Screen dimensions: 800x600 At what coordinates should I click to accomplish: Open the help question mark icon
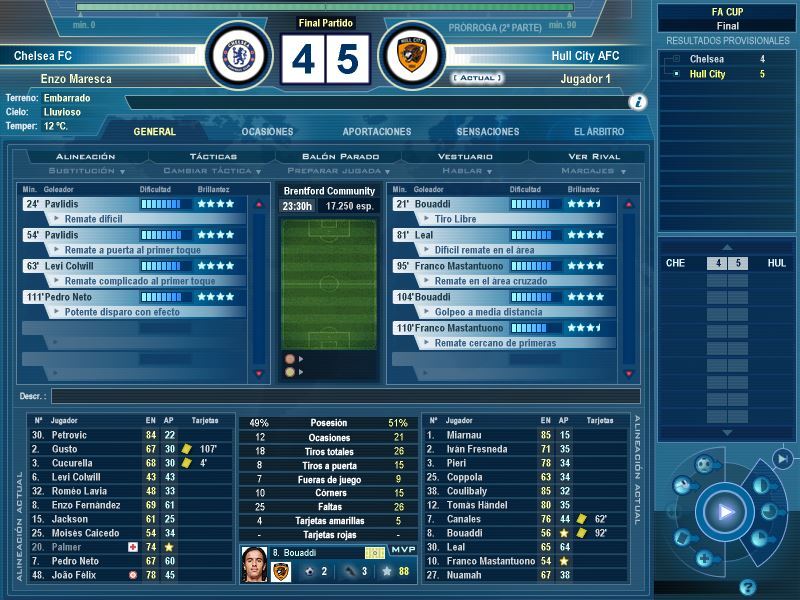(x=746, y=586)
